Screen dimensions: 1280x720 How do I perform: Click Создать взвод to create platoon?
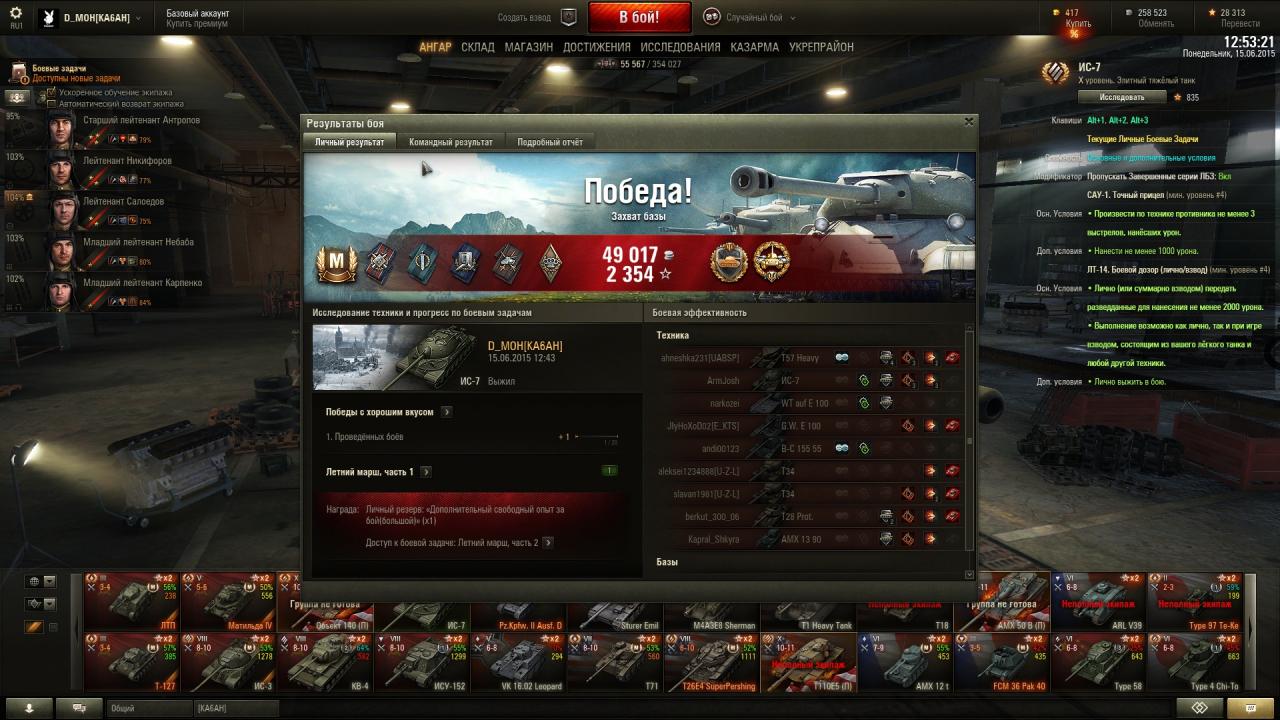537,17
